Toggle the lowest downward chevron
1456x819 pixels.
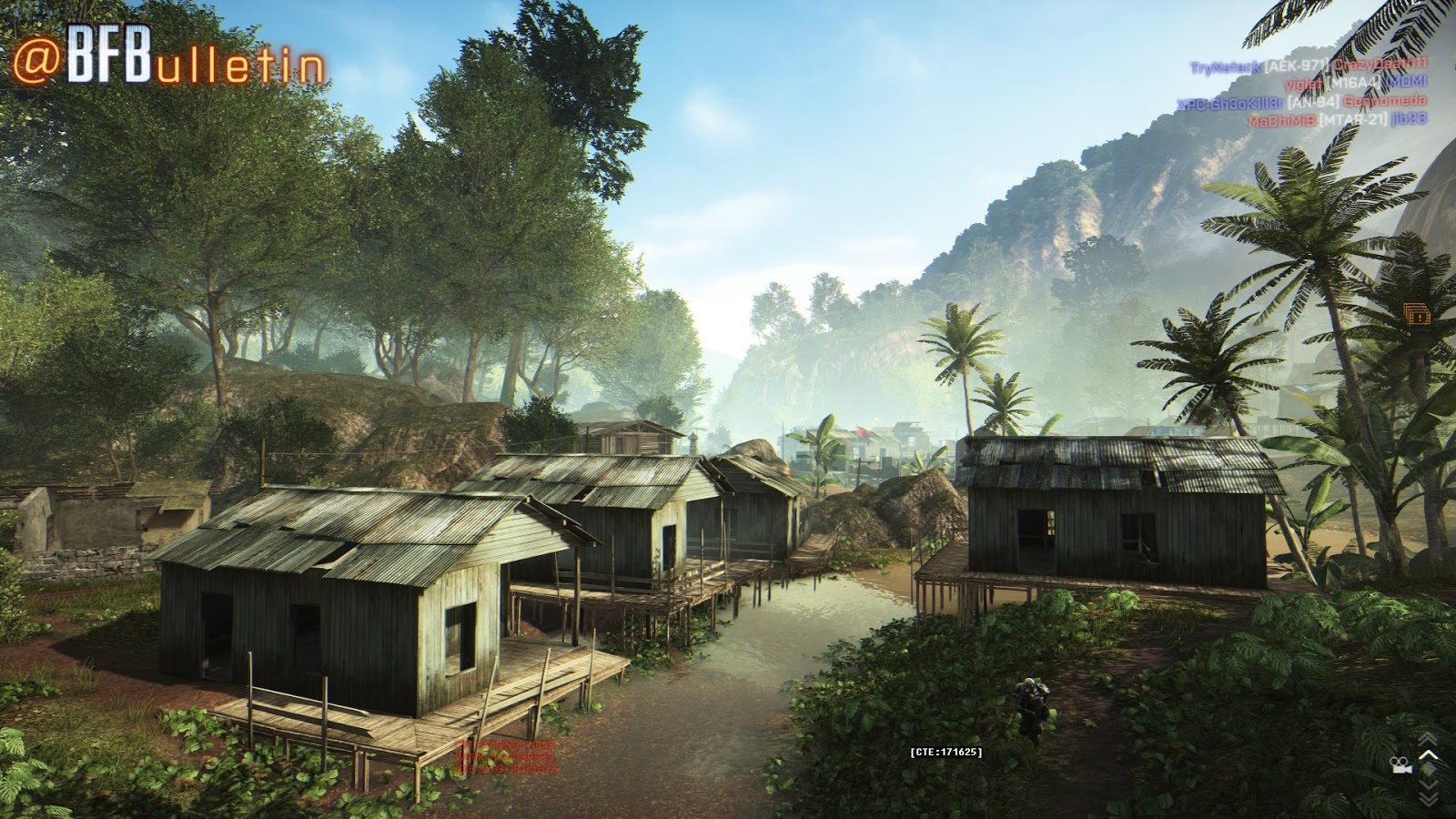[1429, 798]
